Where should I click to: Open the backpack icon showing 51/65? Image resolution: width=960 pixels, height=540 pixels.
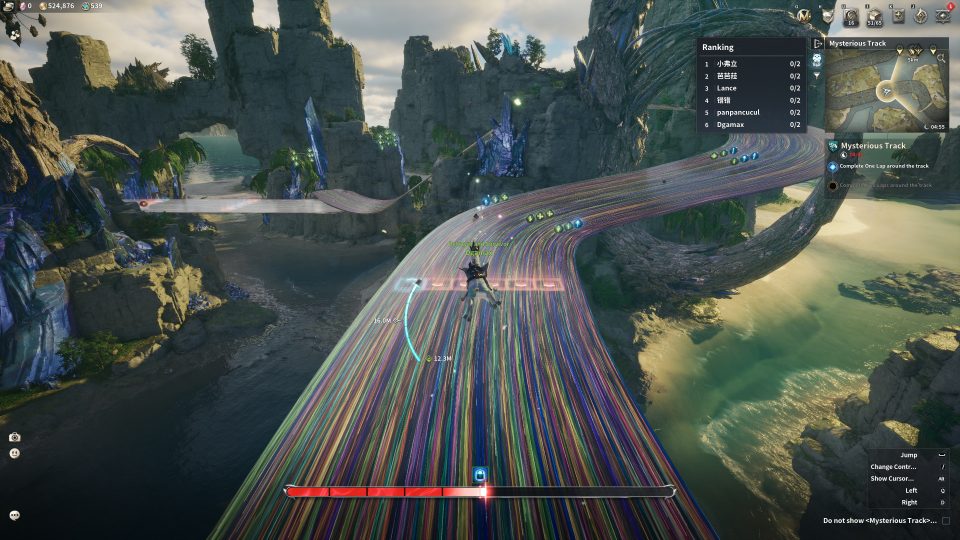click(874, 15)
